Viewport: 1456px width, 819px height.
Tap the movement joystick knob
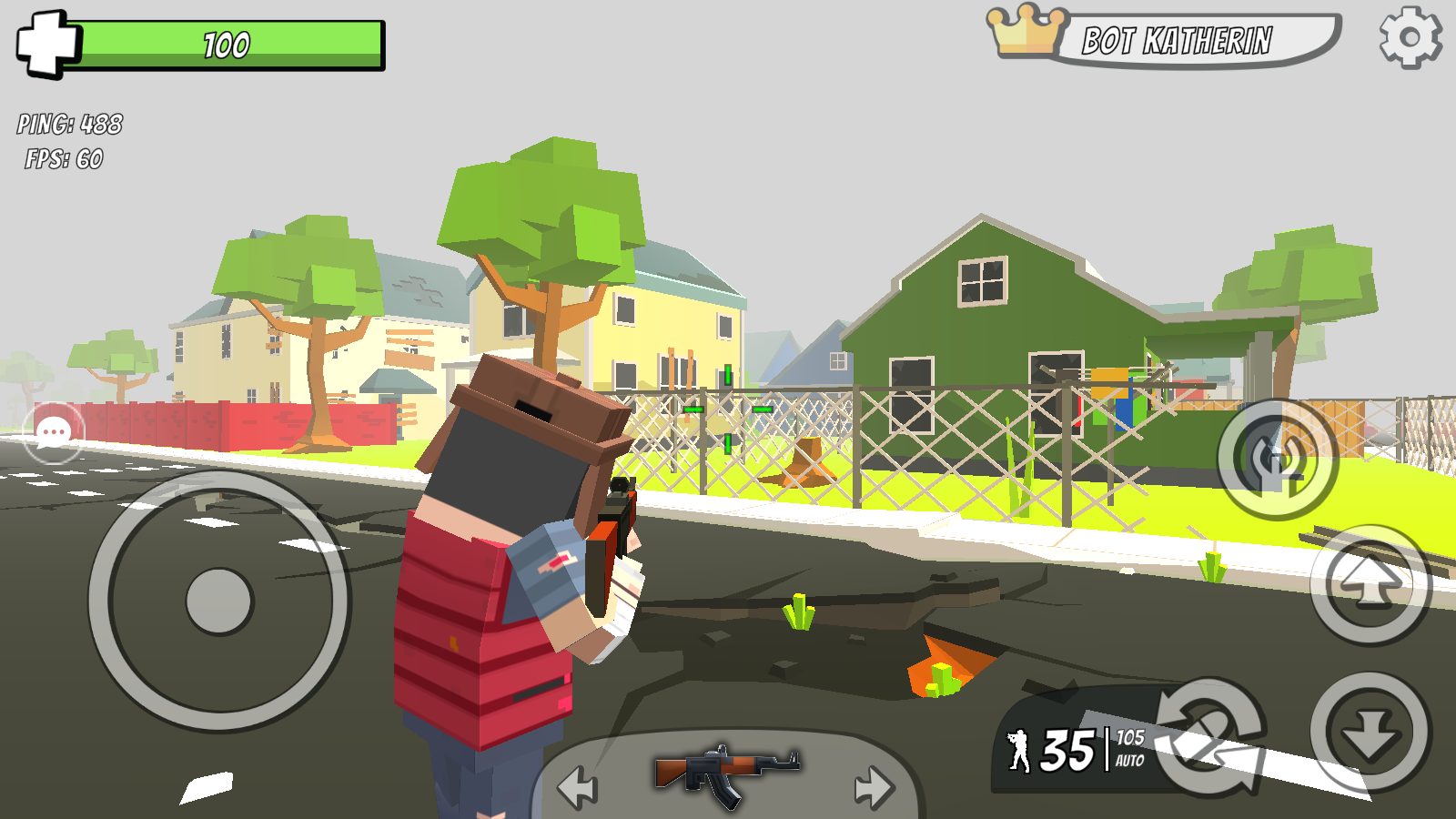pos(218,601)
